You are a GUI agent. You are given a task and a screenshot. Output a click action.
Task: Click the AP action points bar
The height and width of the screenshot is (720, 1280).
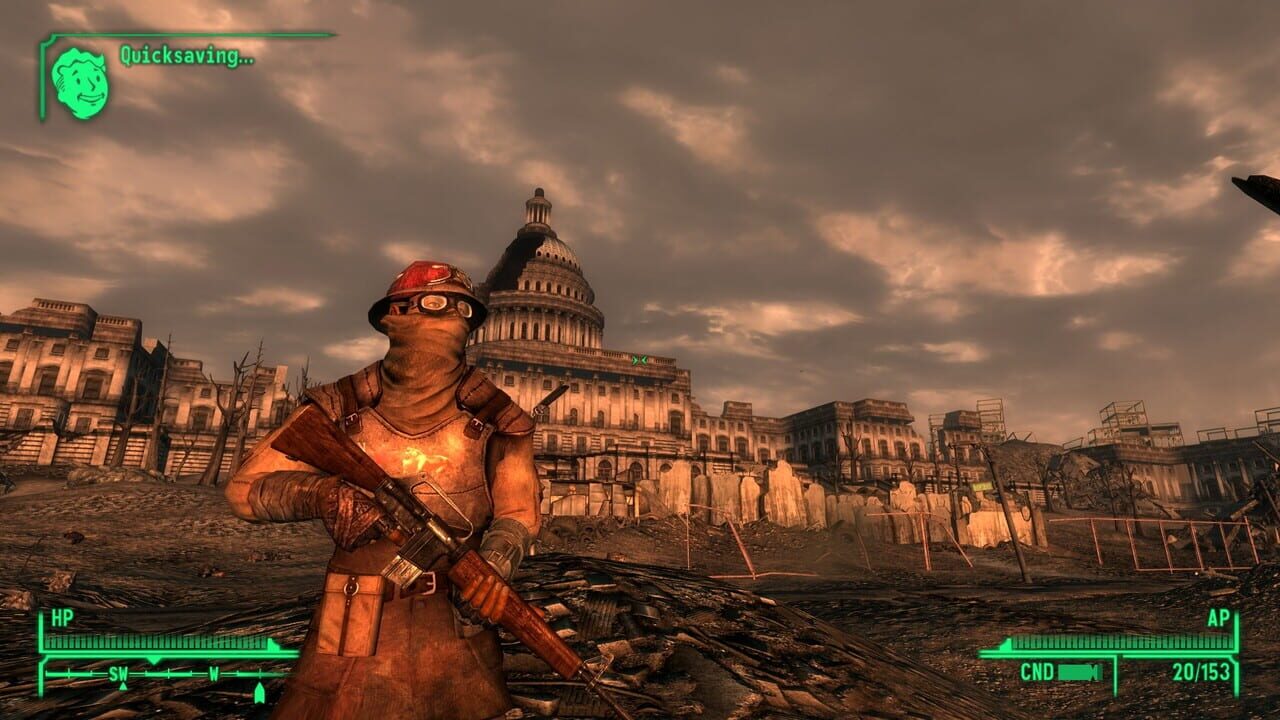[1120, 643]
